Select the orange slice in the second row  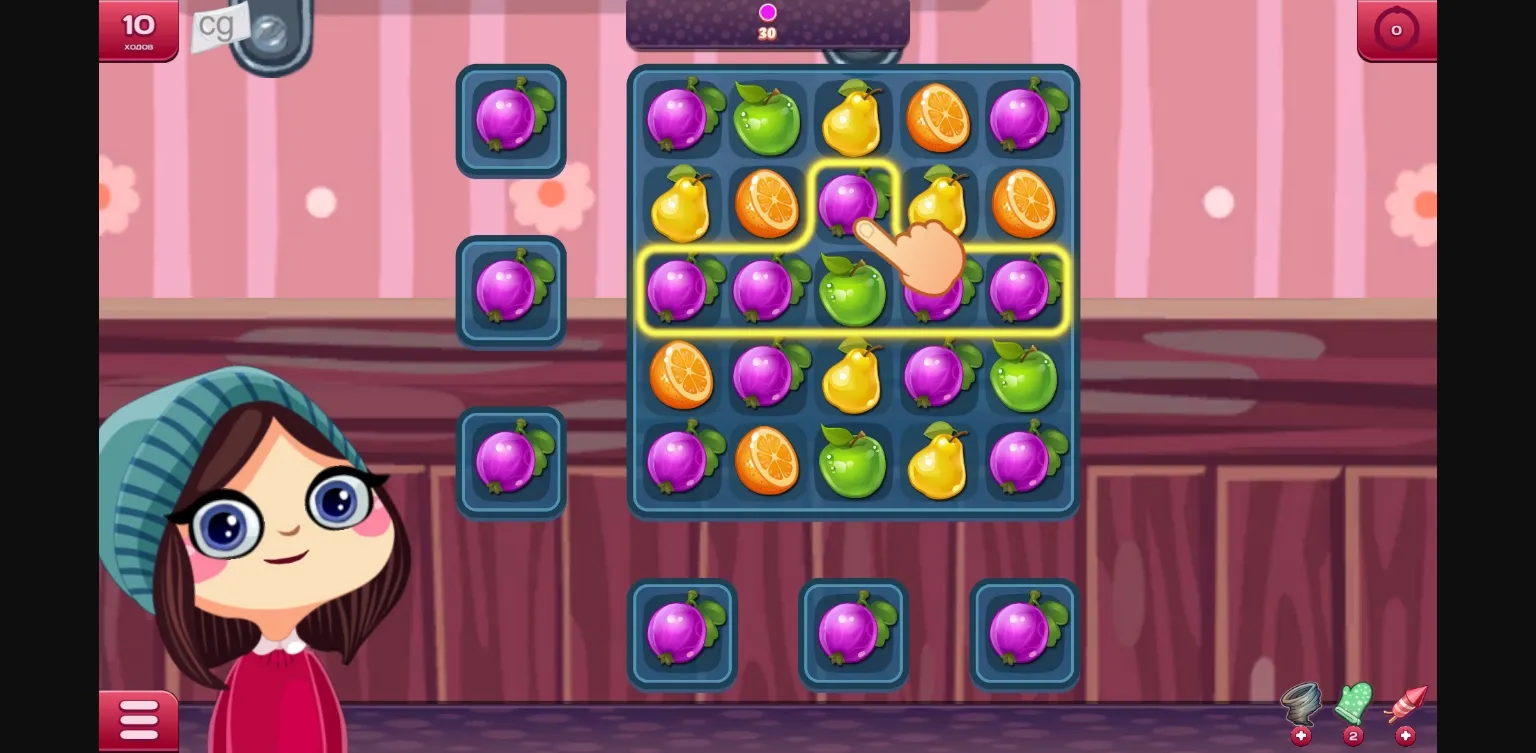(x=768, y=205)
